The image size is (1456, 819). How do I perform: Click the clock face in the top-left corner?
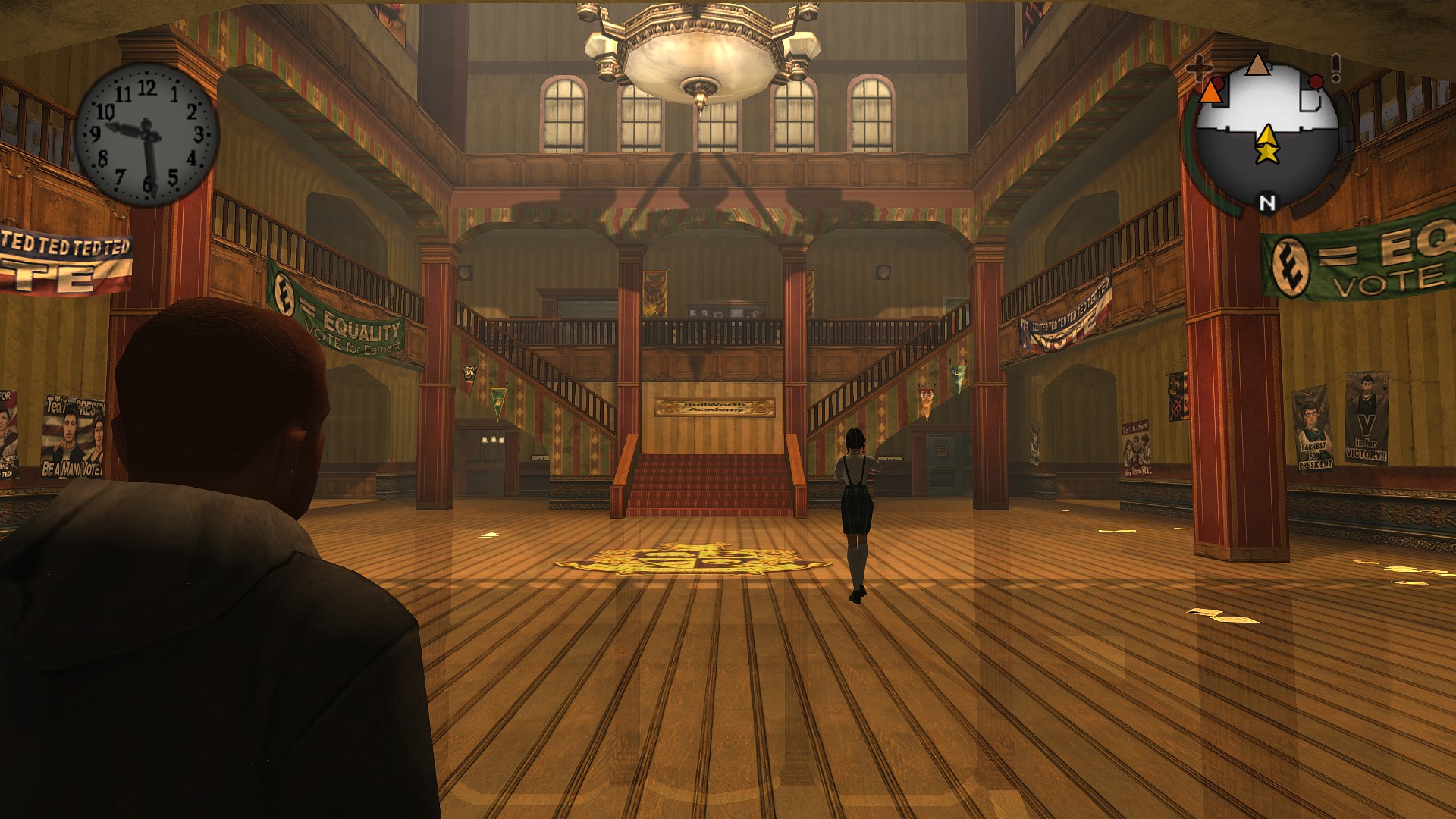[146, 133]
